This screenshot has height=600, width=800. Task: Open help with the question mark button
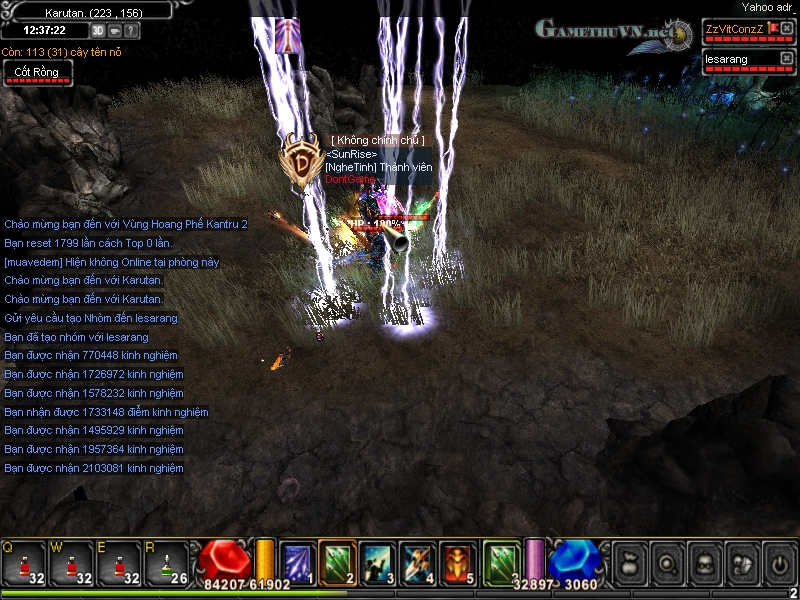132,30
